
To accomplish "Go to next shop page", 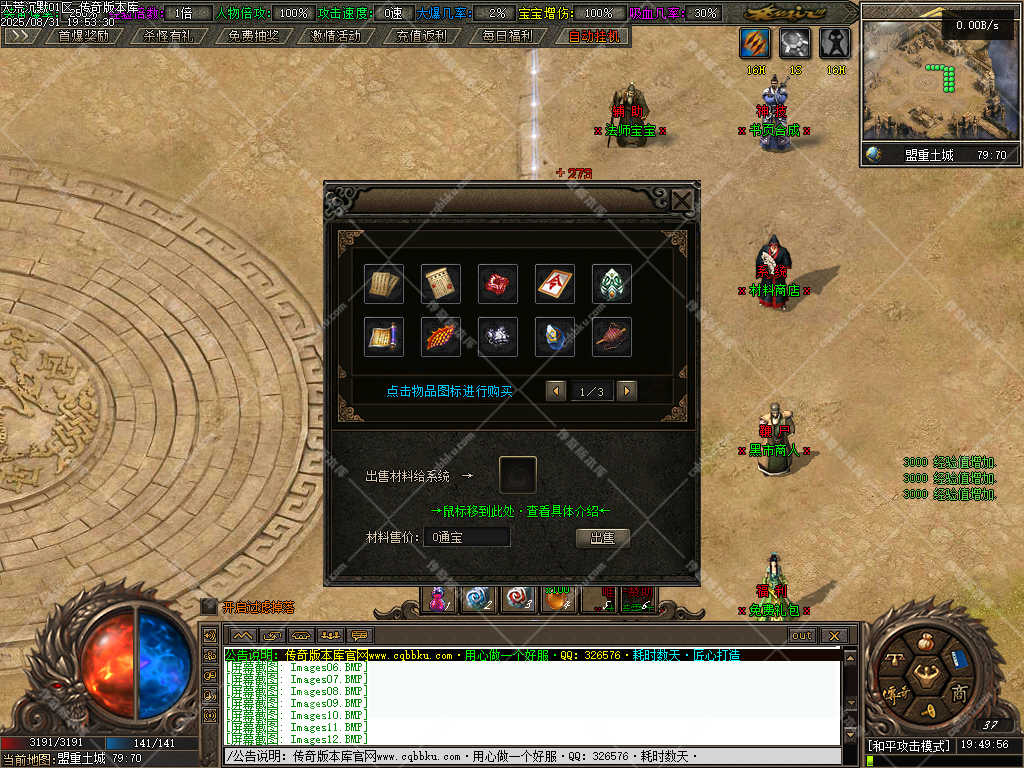I will pyautogui.click(x=627, y=391).
